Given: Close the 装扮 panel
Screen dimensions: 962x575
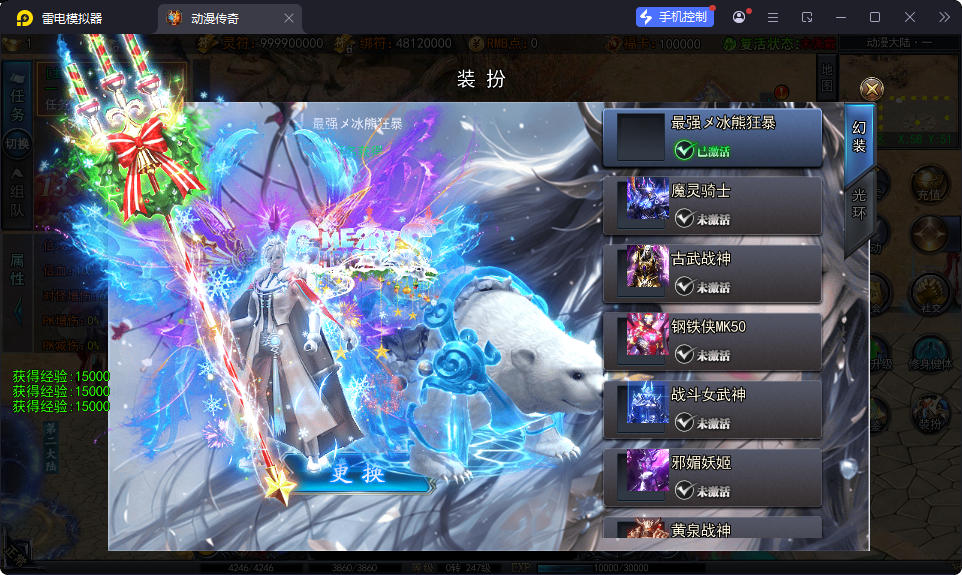Looking at the screenshot, I should [872, 89].
